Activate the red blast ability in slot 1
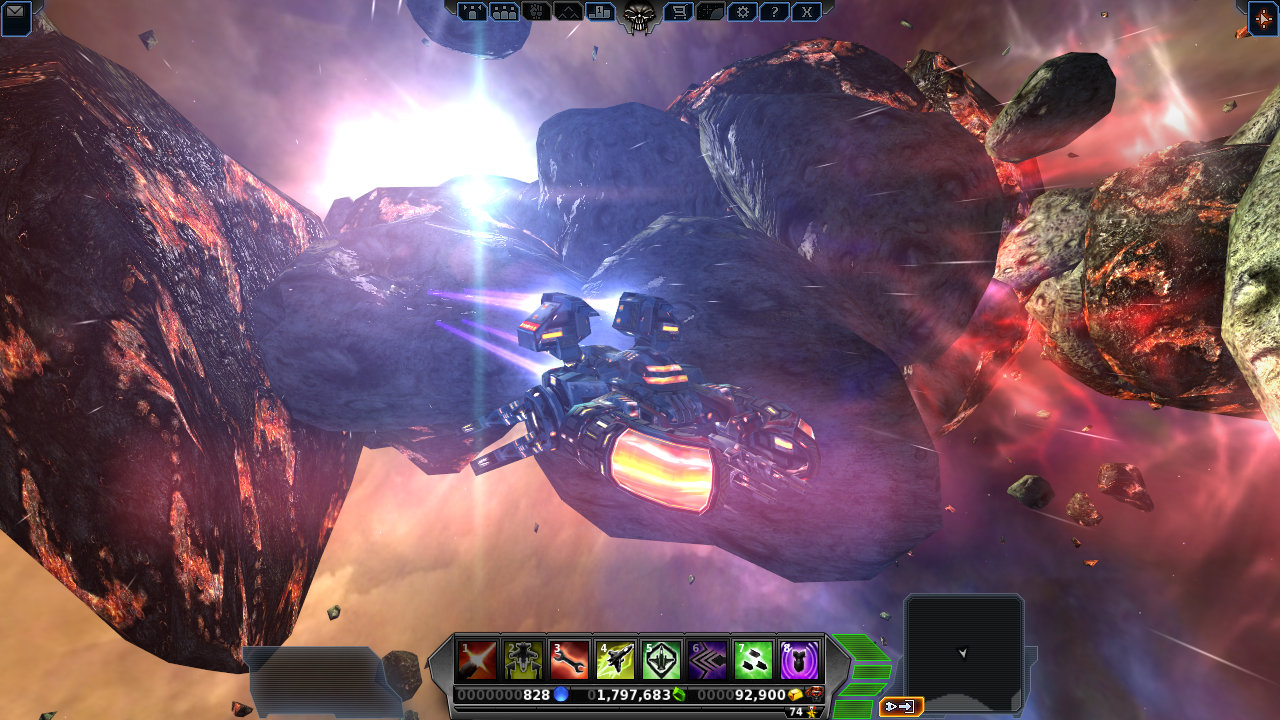The width and height of the screenshot is (1280, 720). click(477, 660)
